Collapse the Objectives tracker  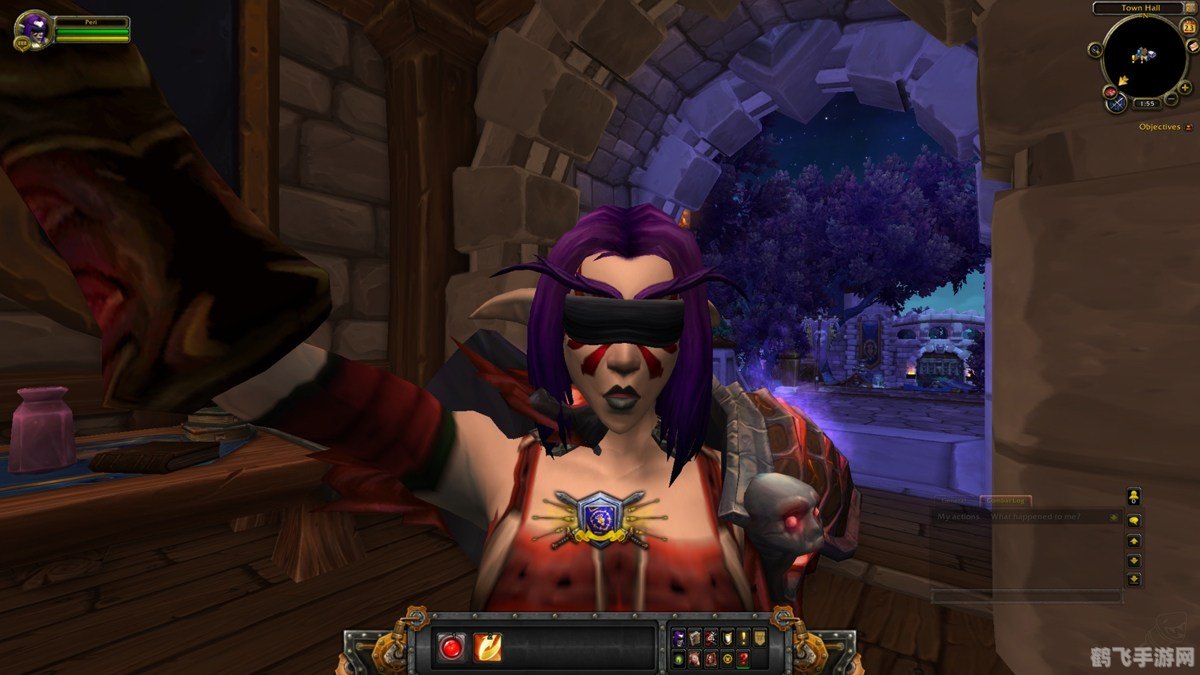pyautogui.click(x=1188, y=127)
